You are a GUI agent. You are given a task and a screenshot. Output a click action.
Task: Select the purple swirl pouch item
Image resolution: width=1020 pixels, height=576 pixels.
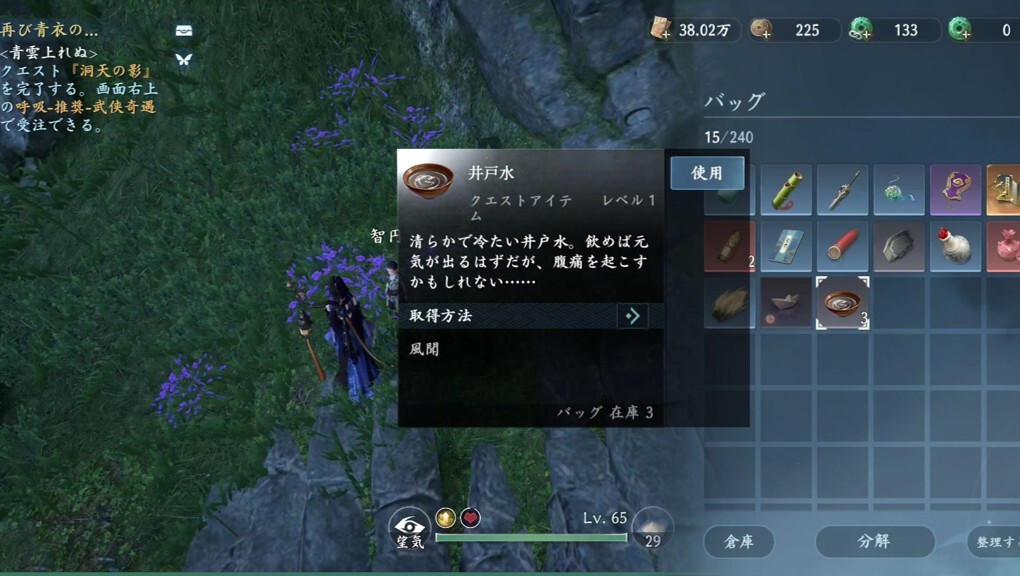point(955,190)
